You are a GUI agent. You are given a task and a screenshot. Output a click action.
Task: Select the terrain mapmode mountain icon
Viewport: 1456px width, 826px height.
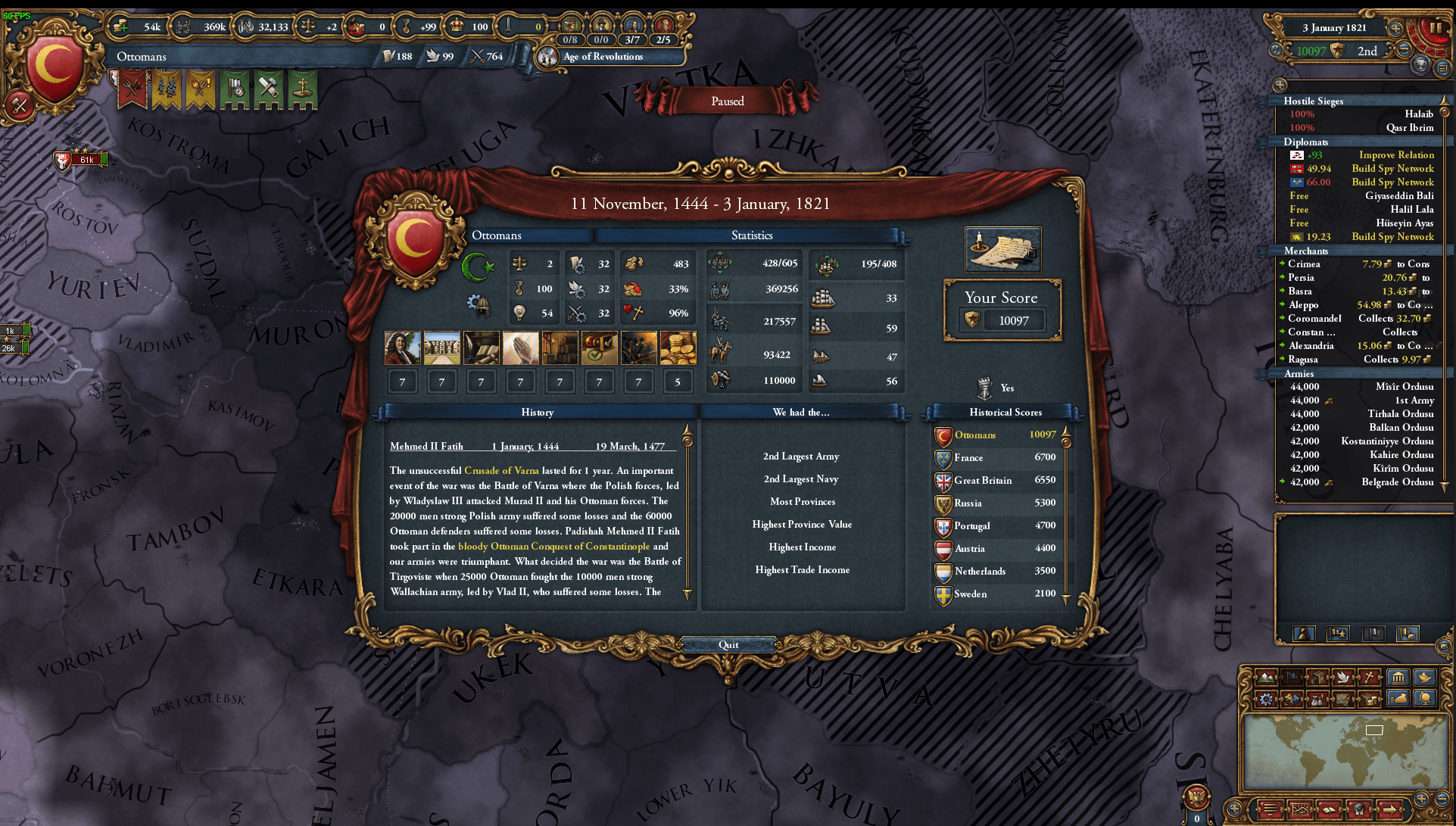(1265, 677)
